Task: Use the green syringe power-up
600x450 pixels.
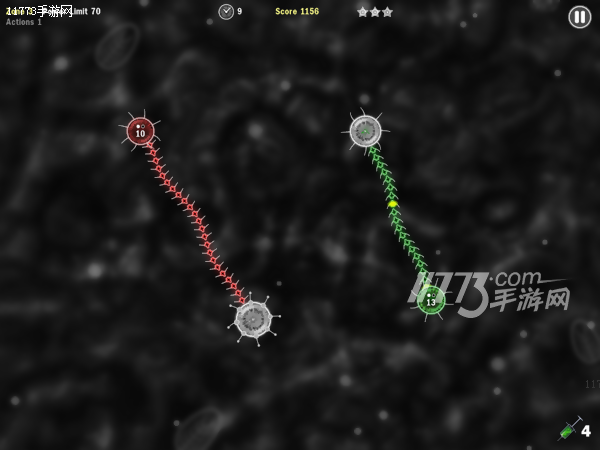Action: coord(568,430)
